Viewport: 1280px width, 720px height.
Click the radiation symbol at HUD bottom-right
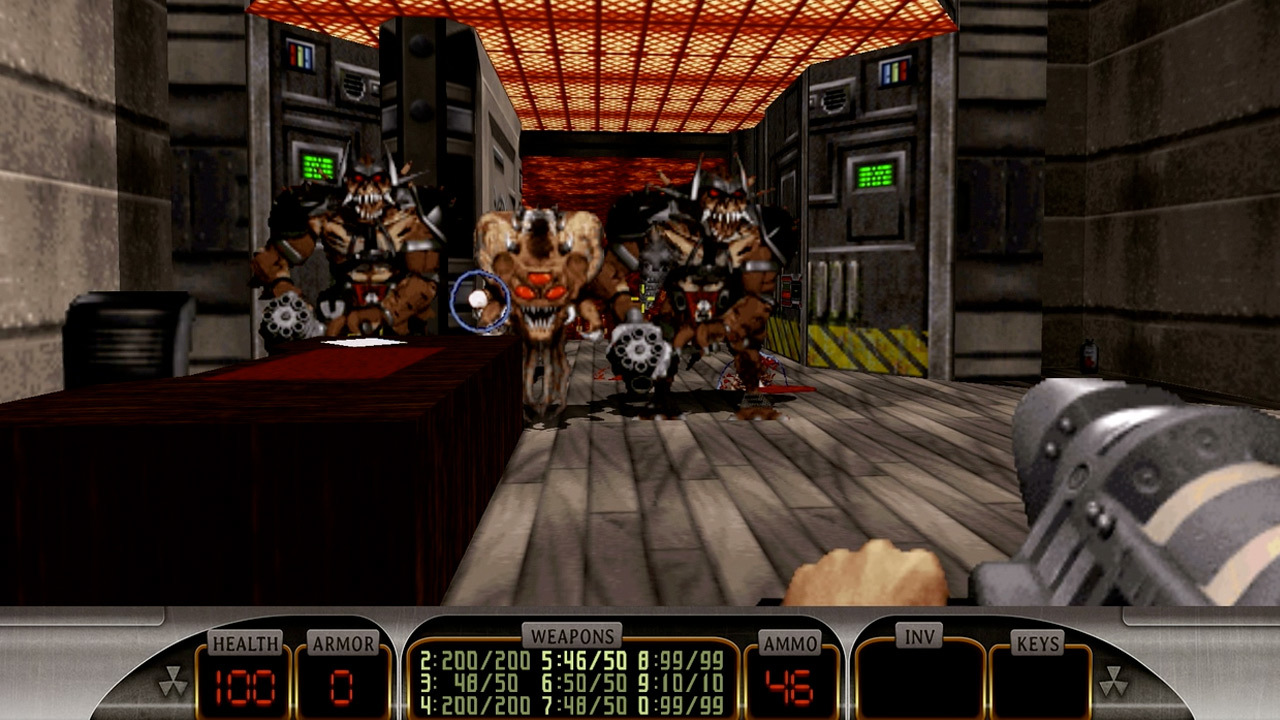[1113, 681]
